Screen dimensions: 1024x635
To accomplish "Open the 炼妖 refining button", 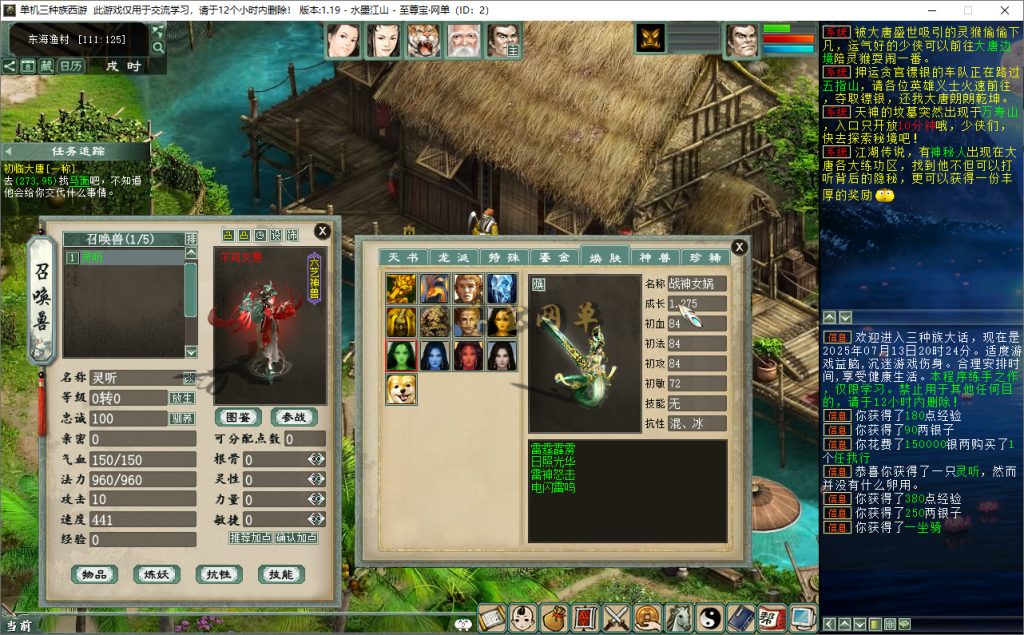I will point(156,574).
